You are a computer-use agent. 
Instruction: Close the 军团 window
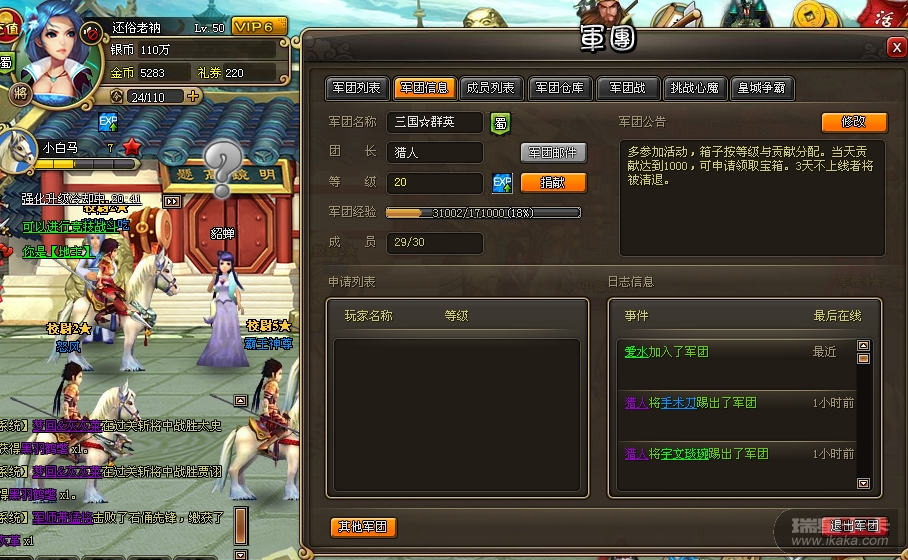896,47
